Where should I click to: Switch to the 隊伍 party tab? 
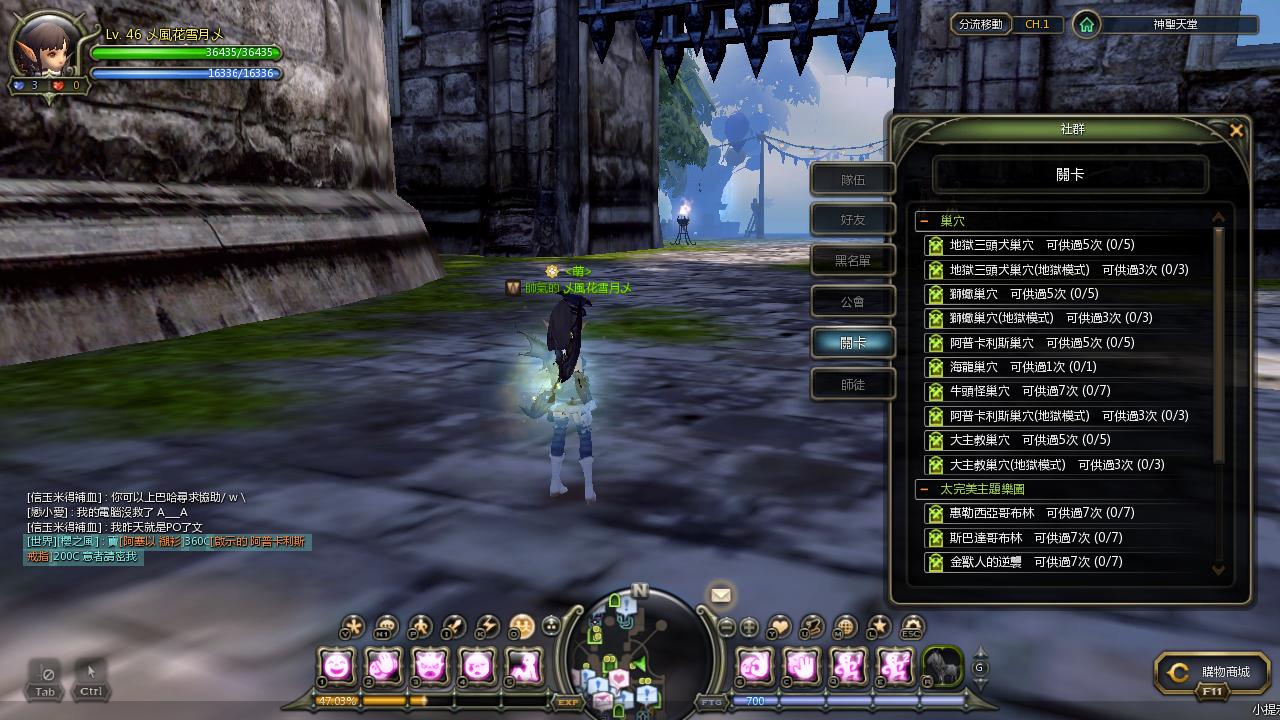[852, 180]
